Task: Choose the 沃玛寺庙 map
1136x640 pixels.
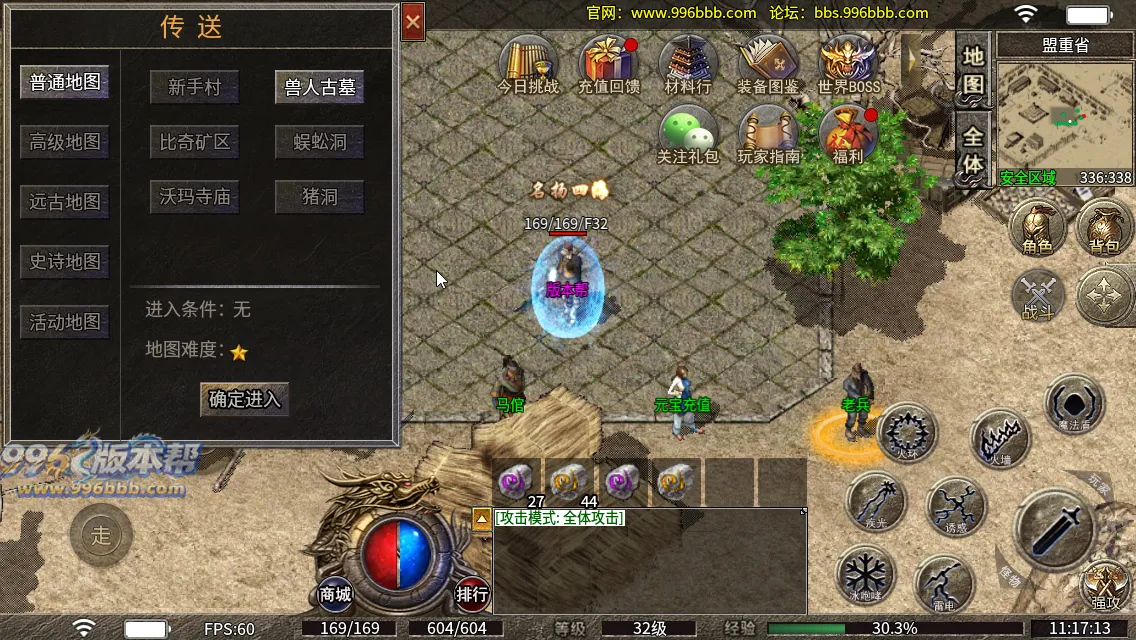Action: click(194, 197)
